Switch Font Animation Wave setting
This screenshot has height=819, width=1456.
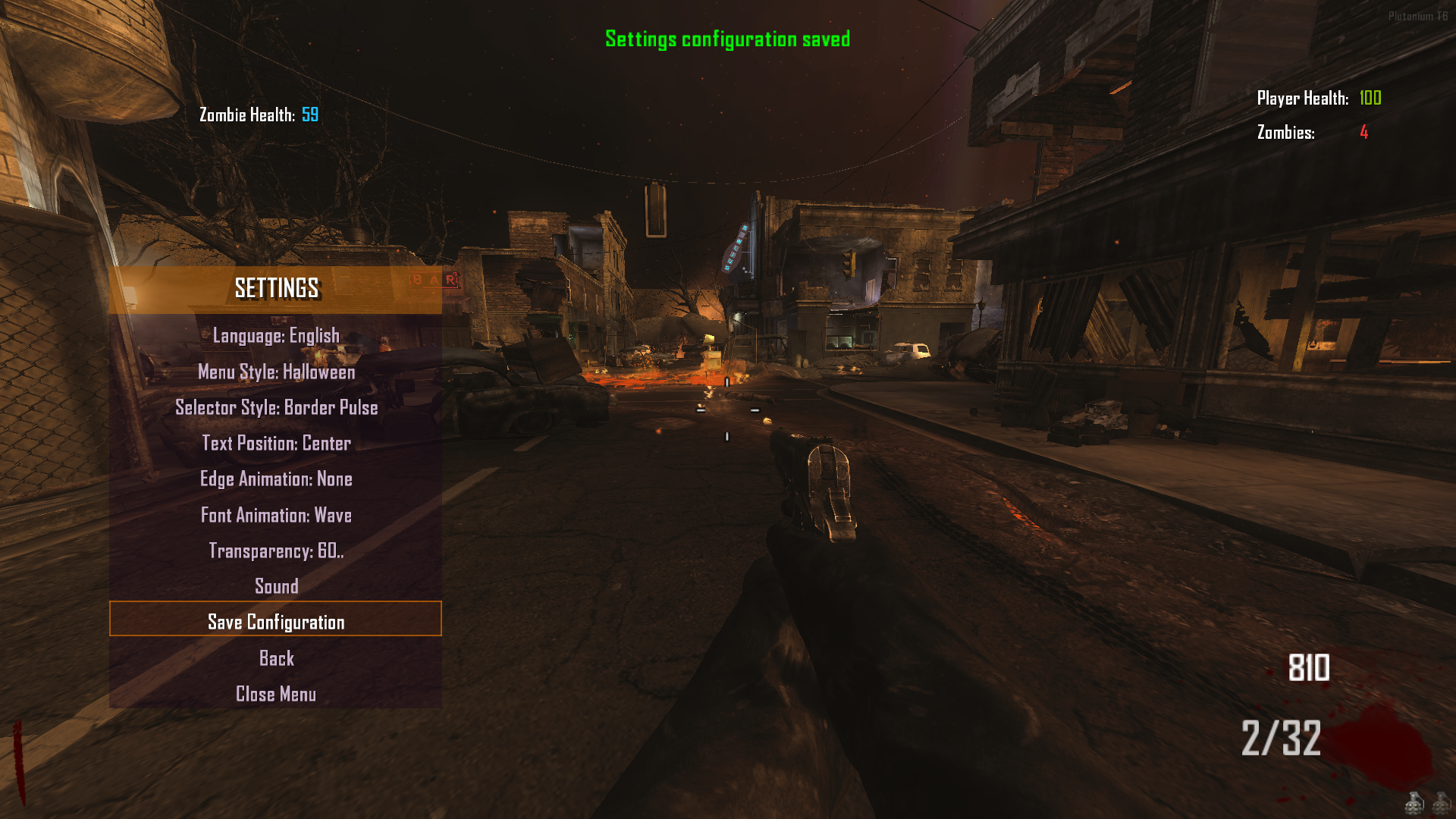pos(275,515)
